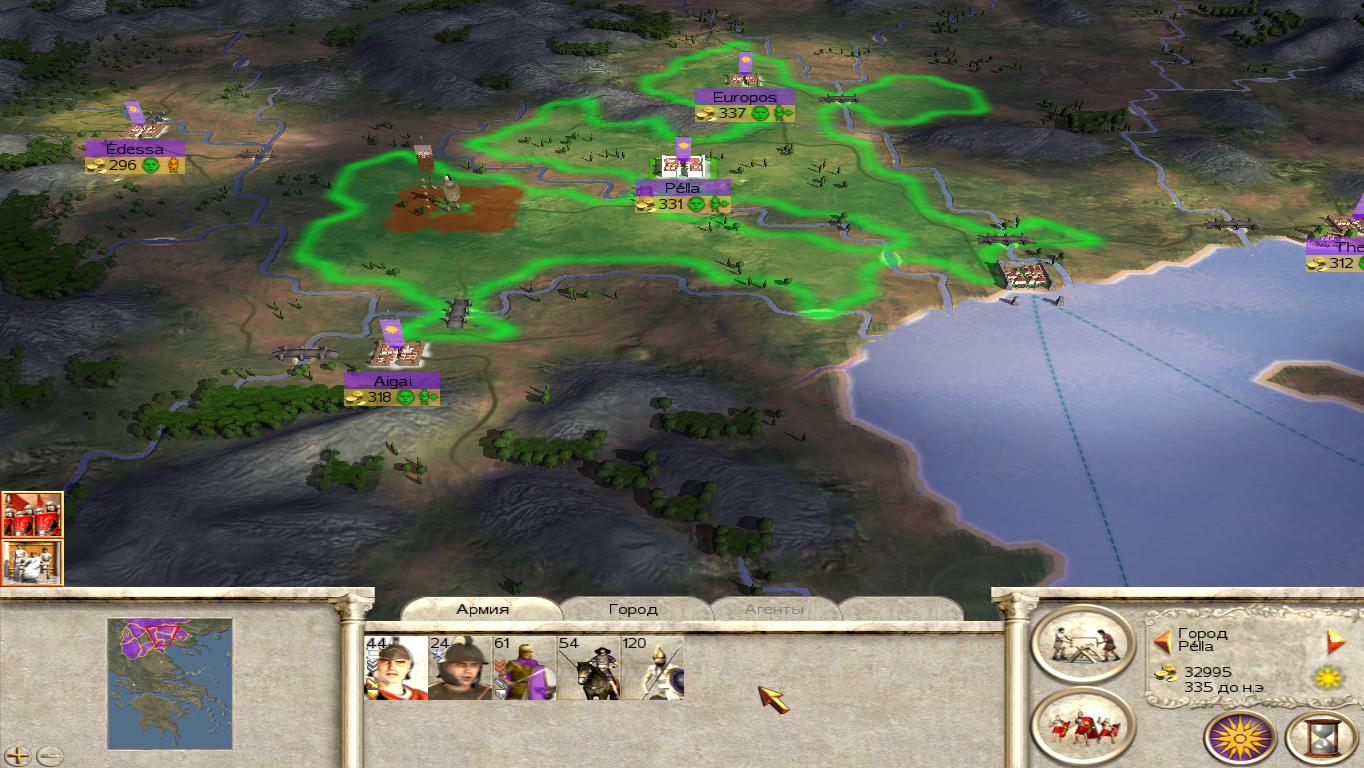Screen dimensions: 1364x768
Task: Select the Pélla settlement label
Action: pos(683,188)
